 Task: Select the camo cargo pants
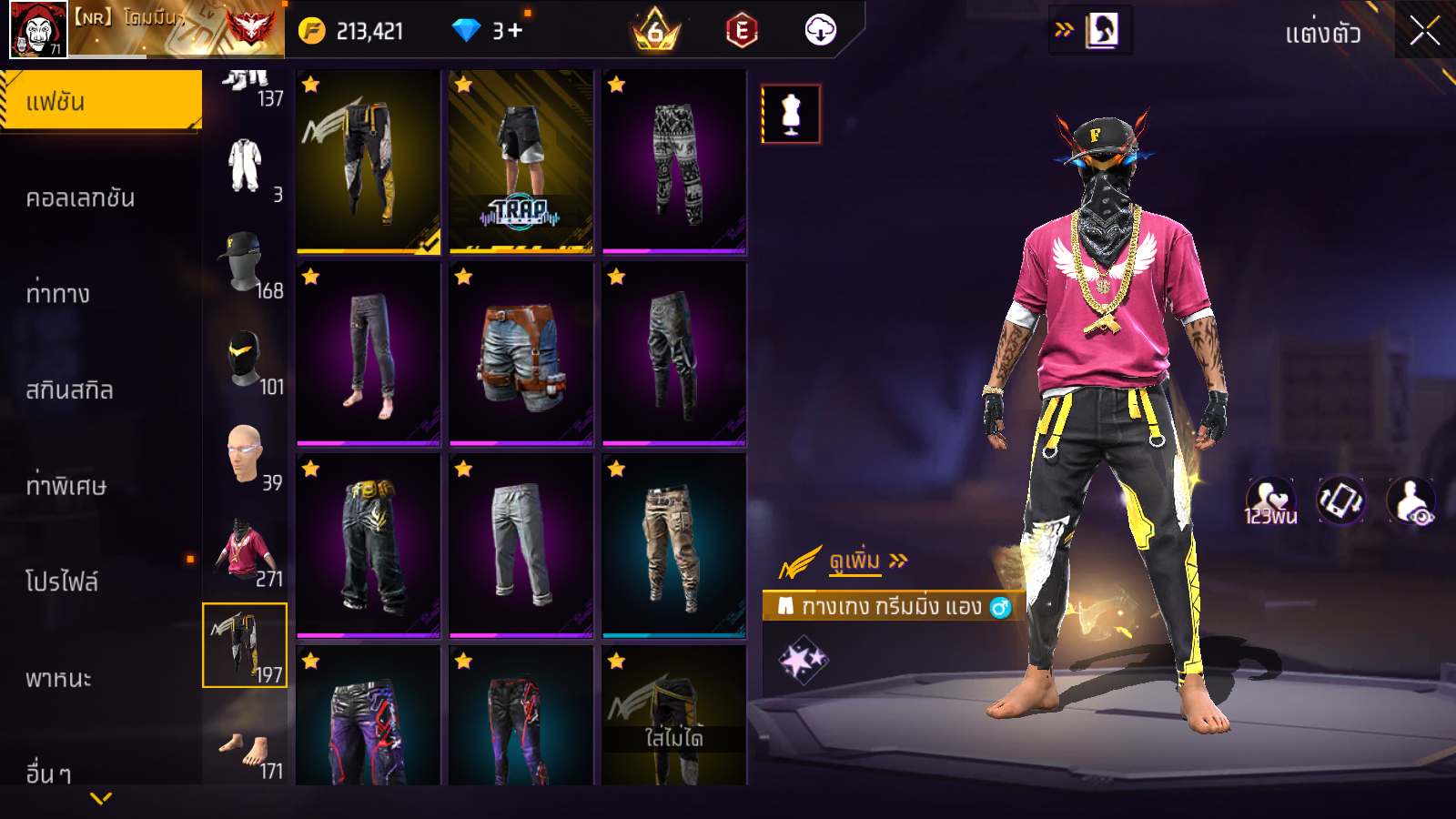pos(673,545)
